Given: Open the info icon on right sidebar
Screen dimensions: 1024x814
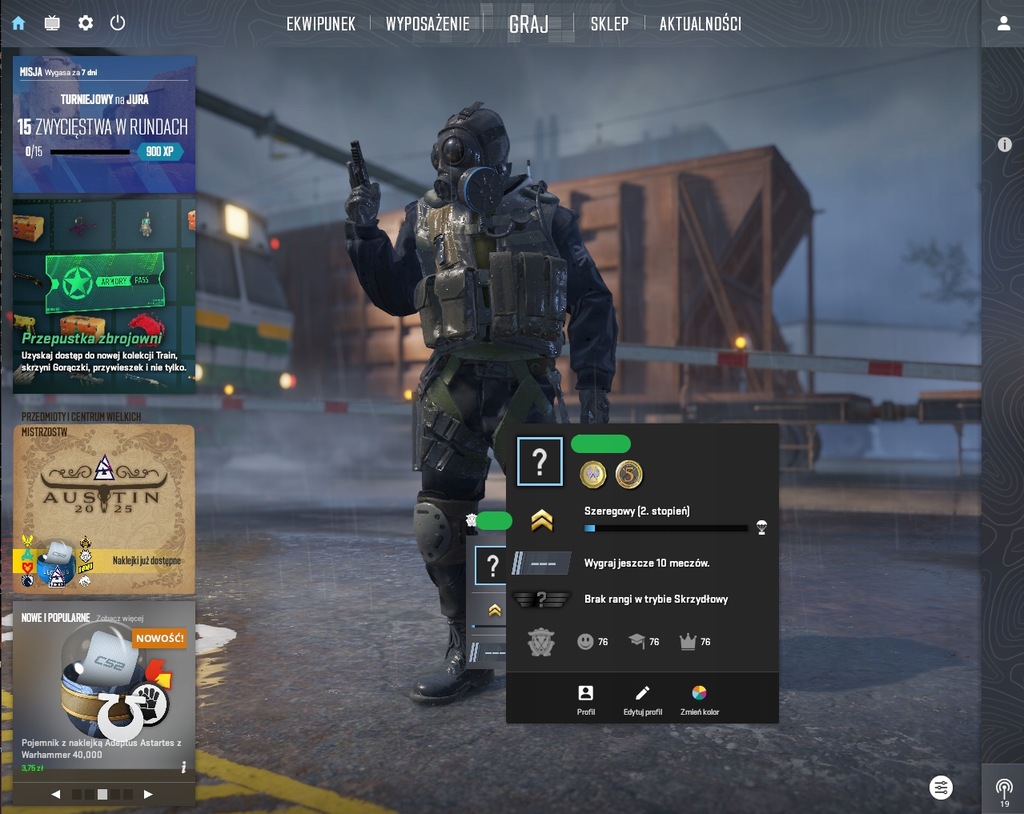Looking at the screenshot, I should 1004,145.
